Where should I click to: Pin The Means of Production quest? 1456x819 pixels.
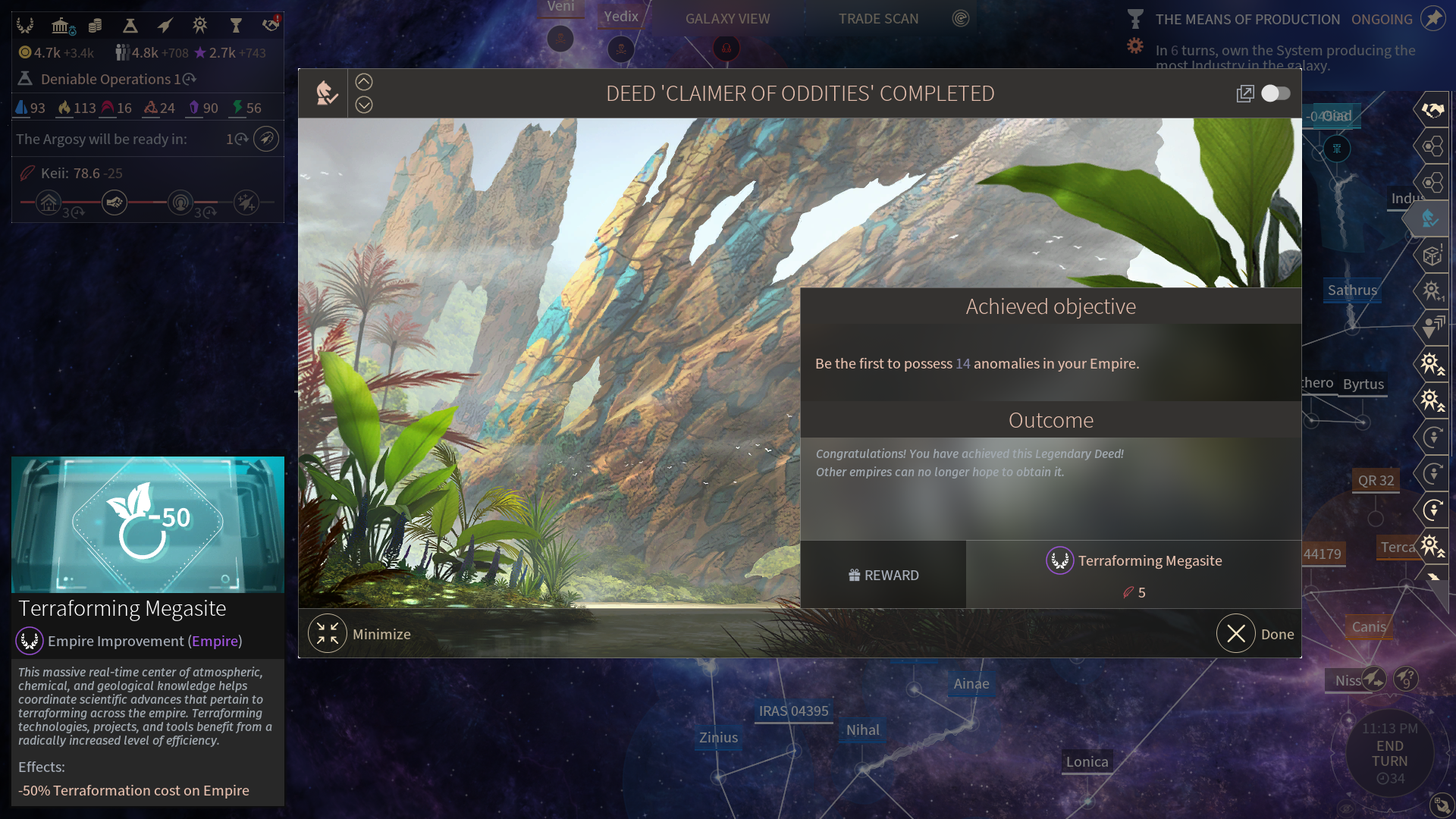click(x=1432, y=18)
